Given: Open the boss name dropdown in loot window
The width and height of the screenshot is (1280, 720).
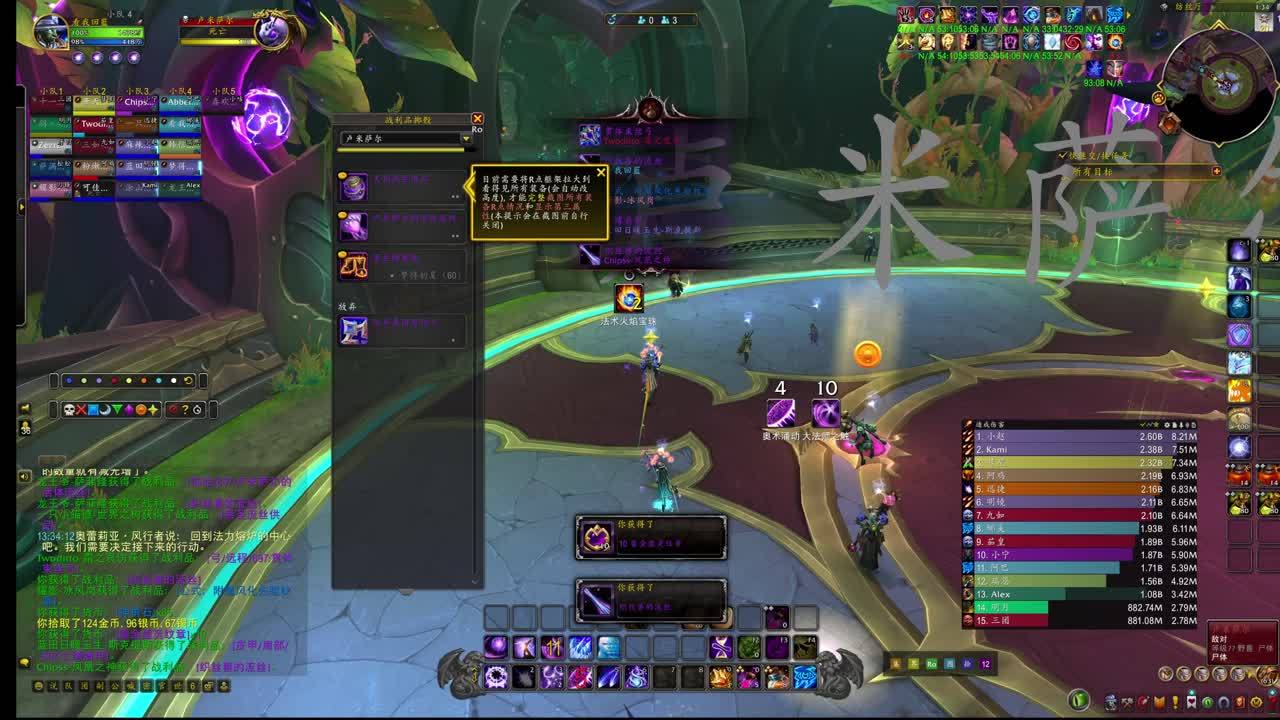Looking at the screenshot, I should click(466, 139).
